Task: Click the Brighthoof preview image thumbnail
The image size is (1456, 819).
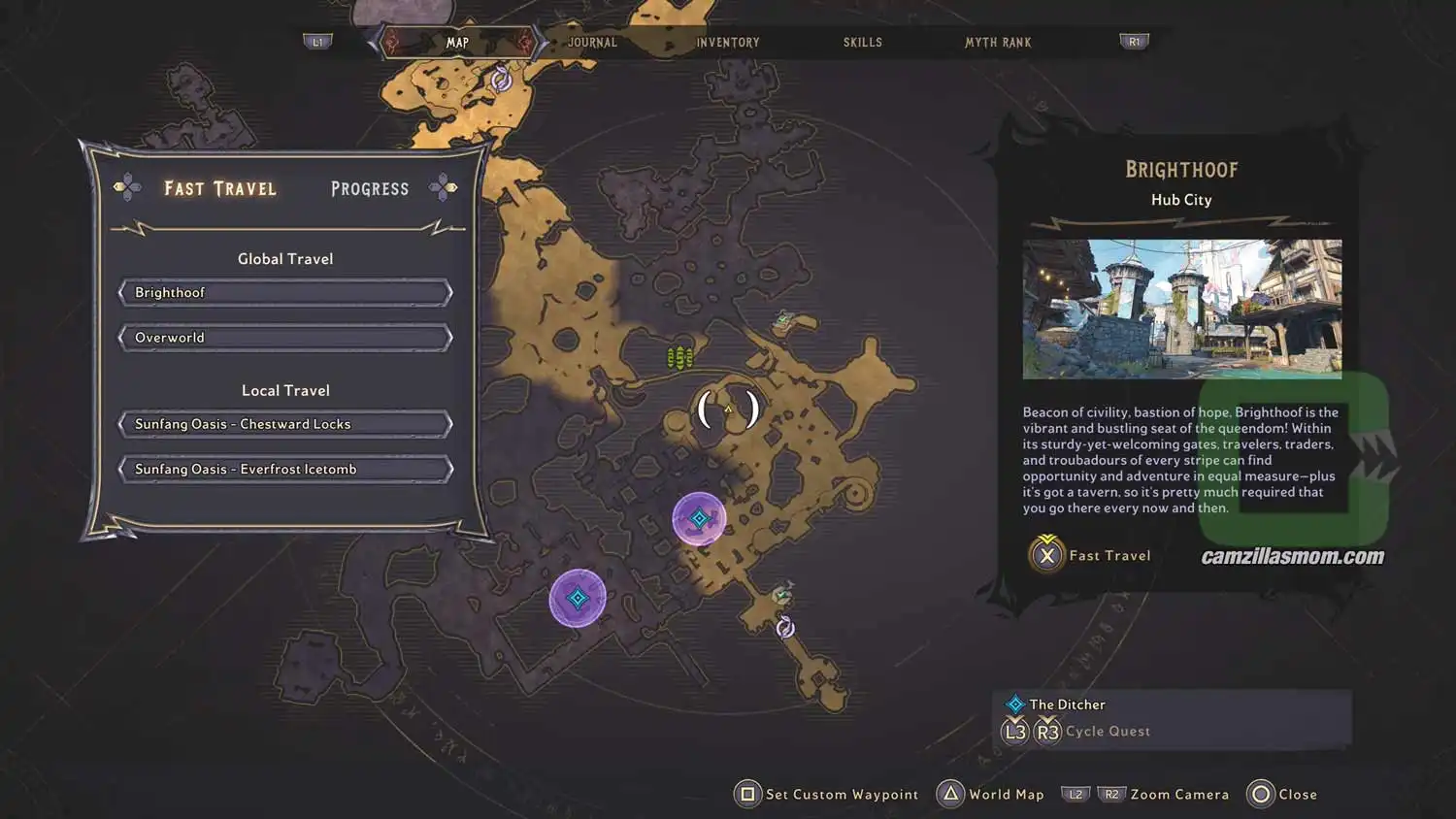Action: [1180, 309]
